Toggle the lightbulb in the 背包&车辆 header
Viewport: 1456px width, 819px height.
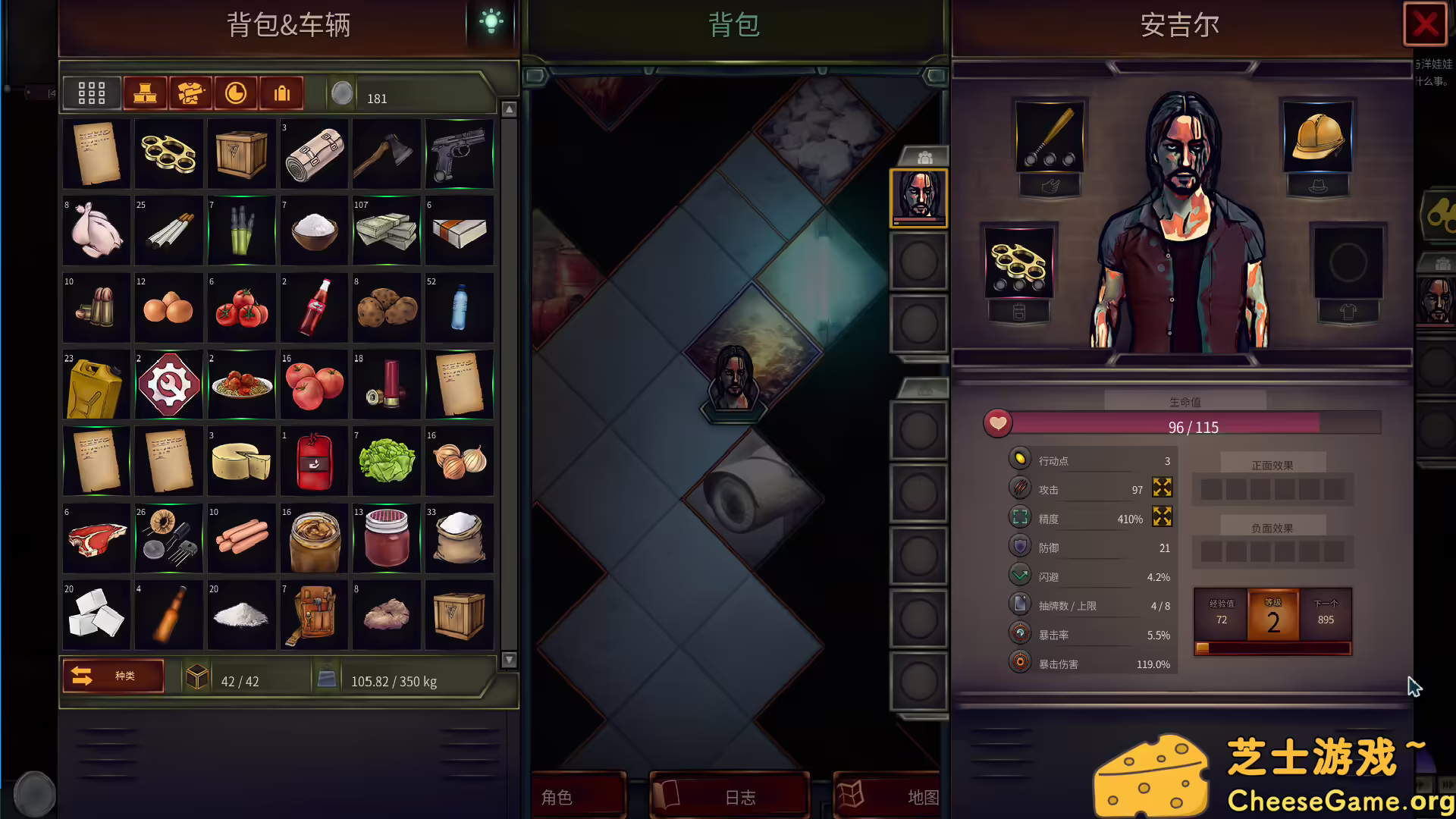point(491,23)
